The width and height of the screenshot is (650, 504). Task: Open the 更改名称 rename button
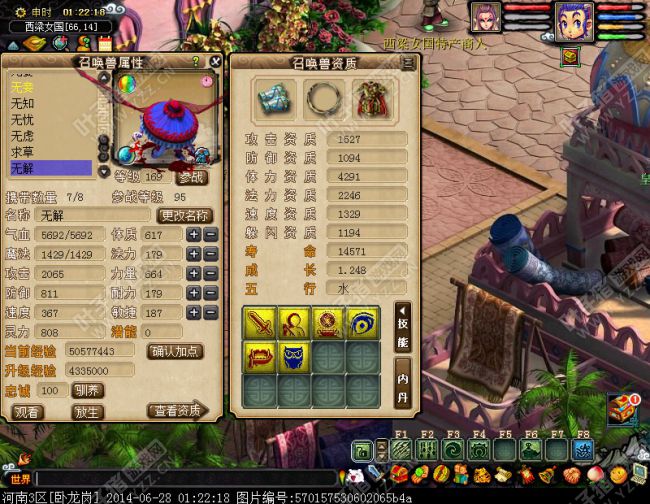point(185,215)
